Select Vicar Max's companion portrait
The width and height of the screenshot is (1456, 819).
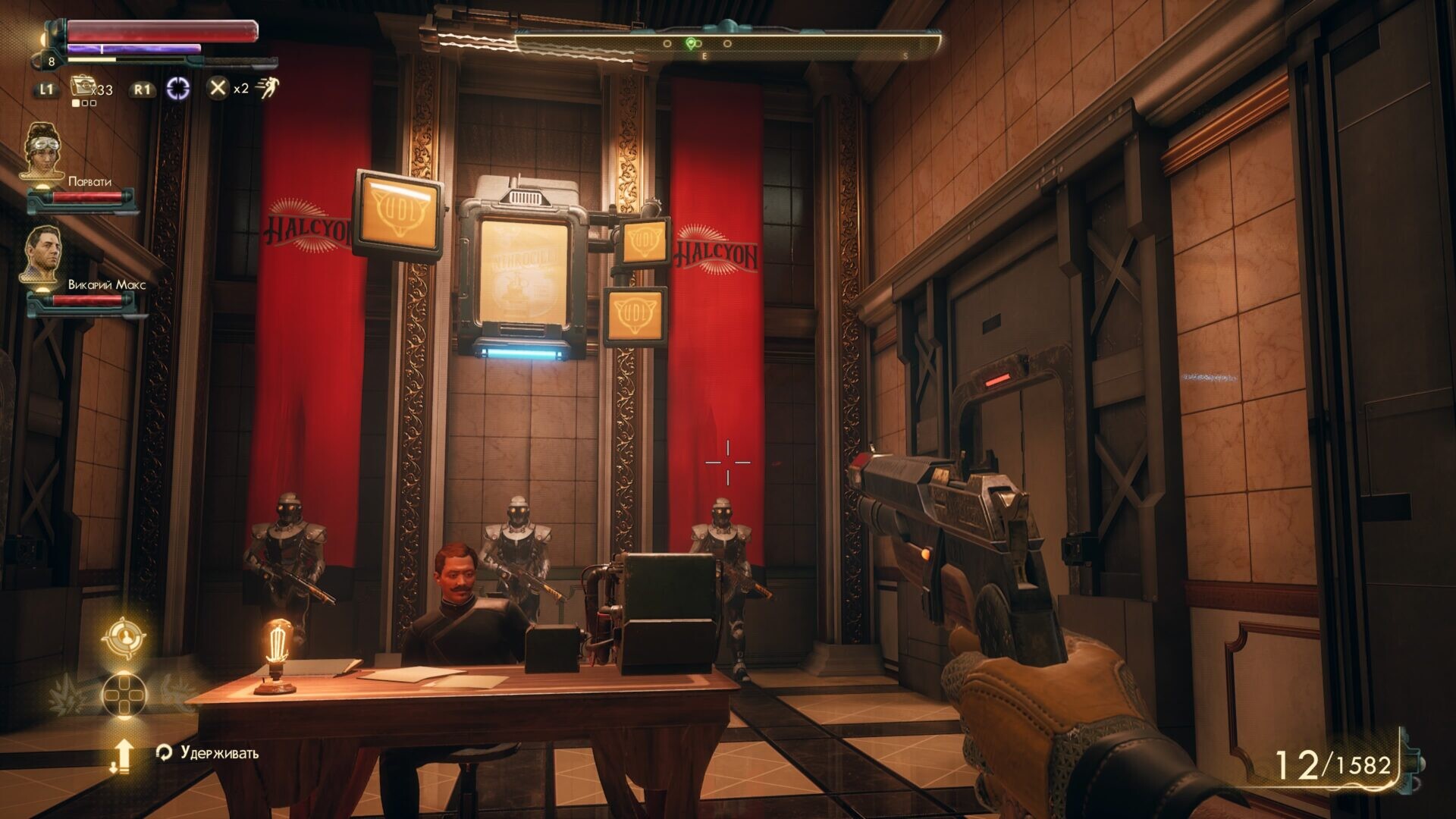[x=43, y=254]
